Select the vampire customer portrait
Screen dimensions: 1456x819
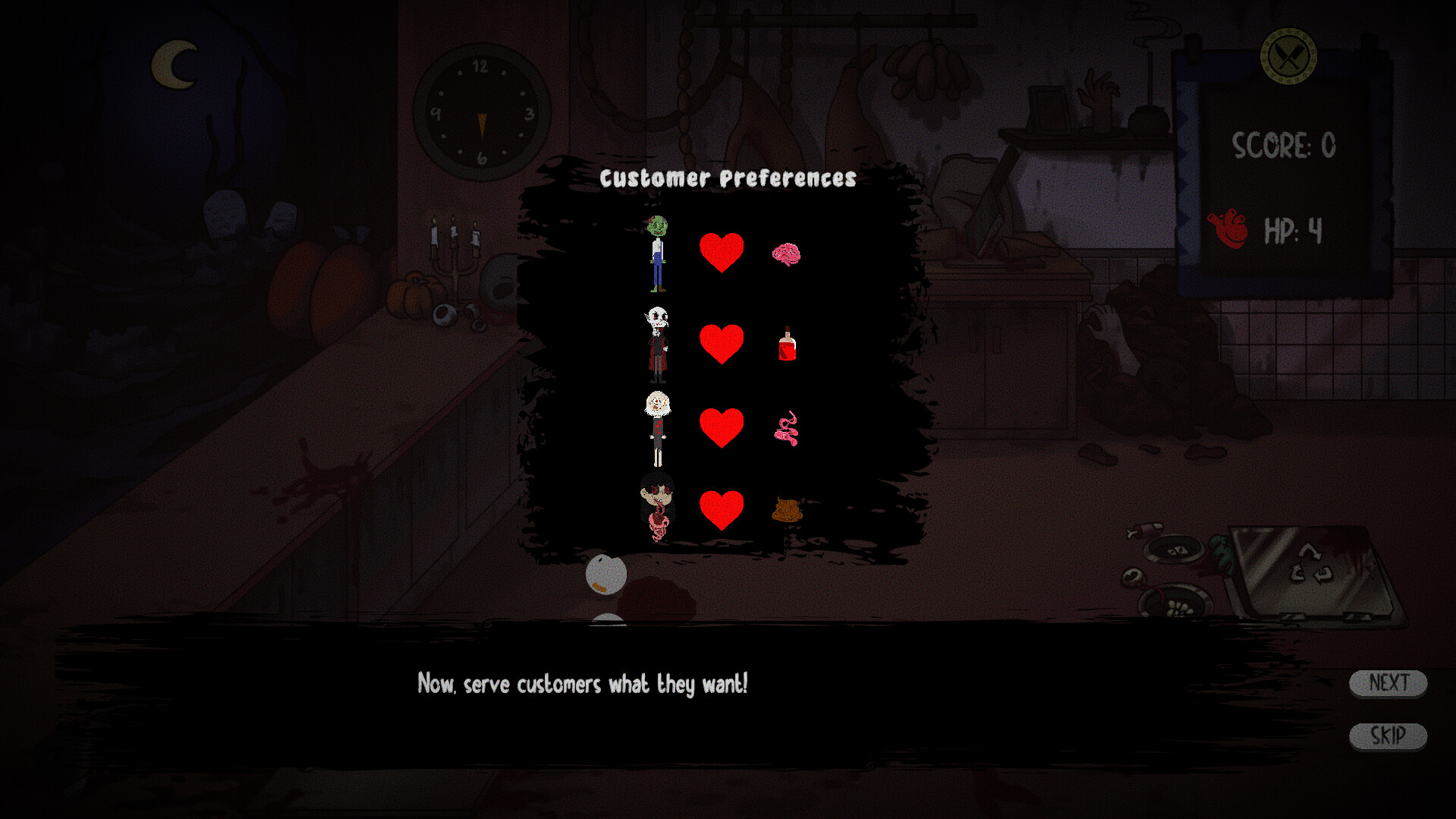point(657,345)
